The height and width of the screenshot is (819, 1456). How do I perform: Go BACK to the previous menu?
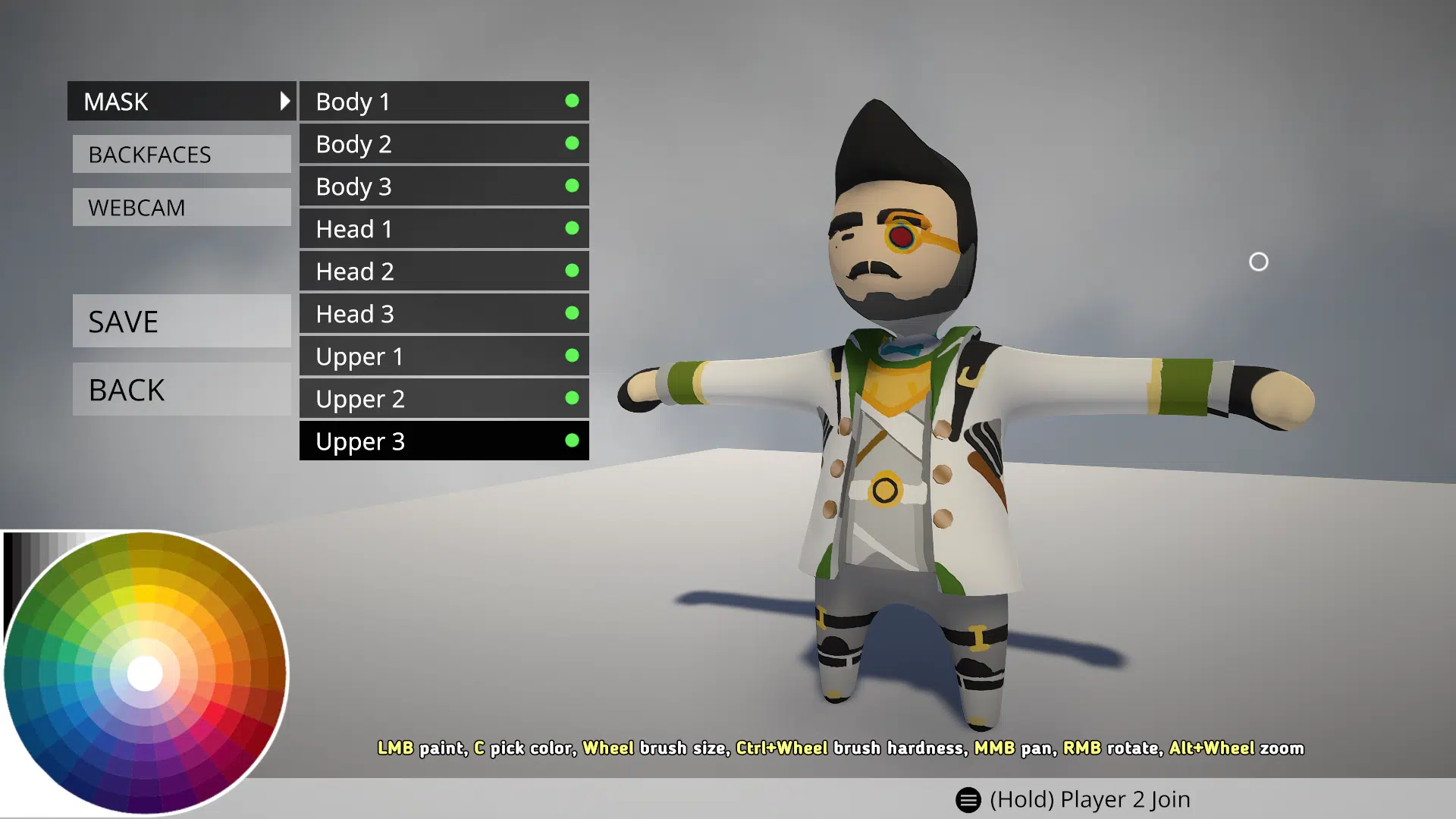click(181, 389)
